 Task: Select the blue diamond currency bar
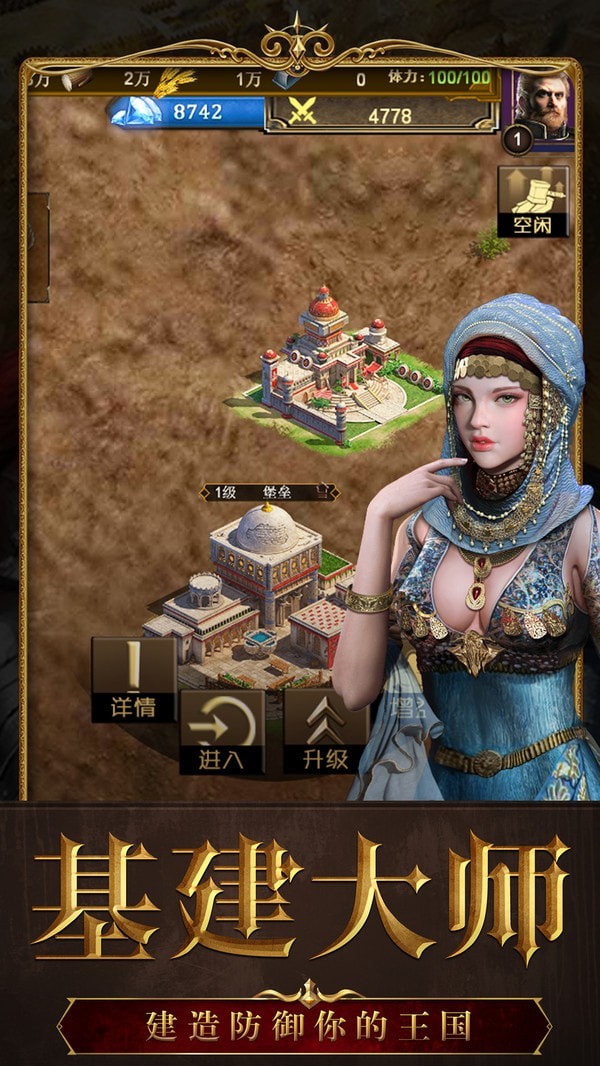click(x=187, y=113)
